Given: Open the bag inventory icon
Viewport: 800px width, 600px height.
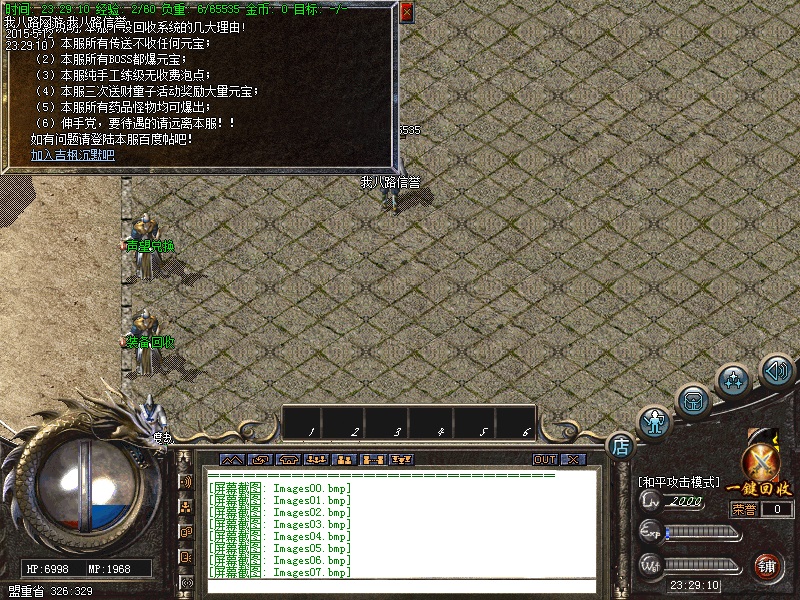Looking at the screenshot, I should point(692,400).
